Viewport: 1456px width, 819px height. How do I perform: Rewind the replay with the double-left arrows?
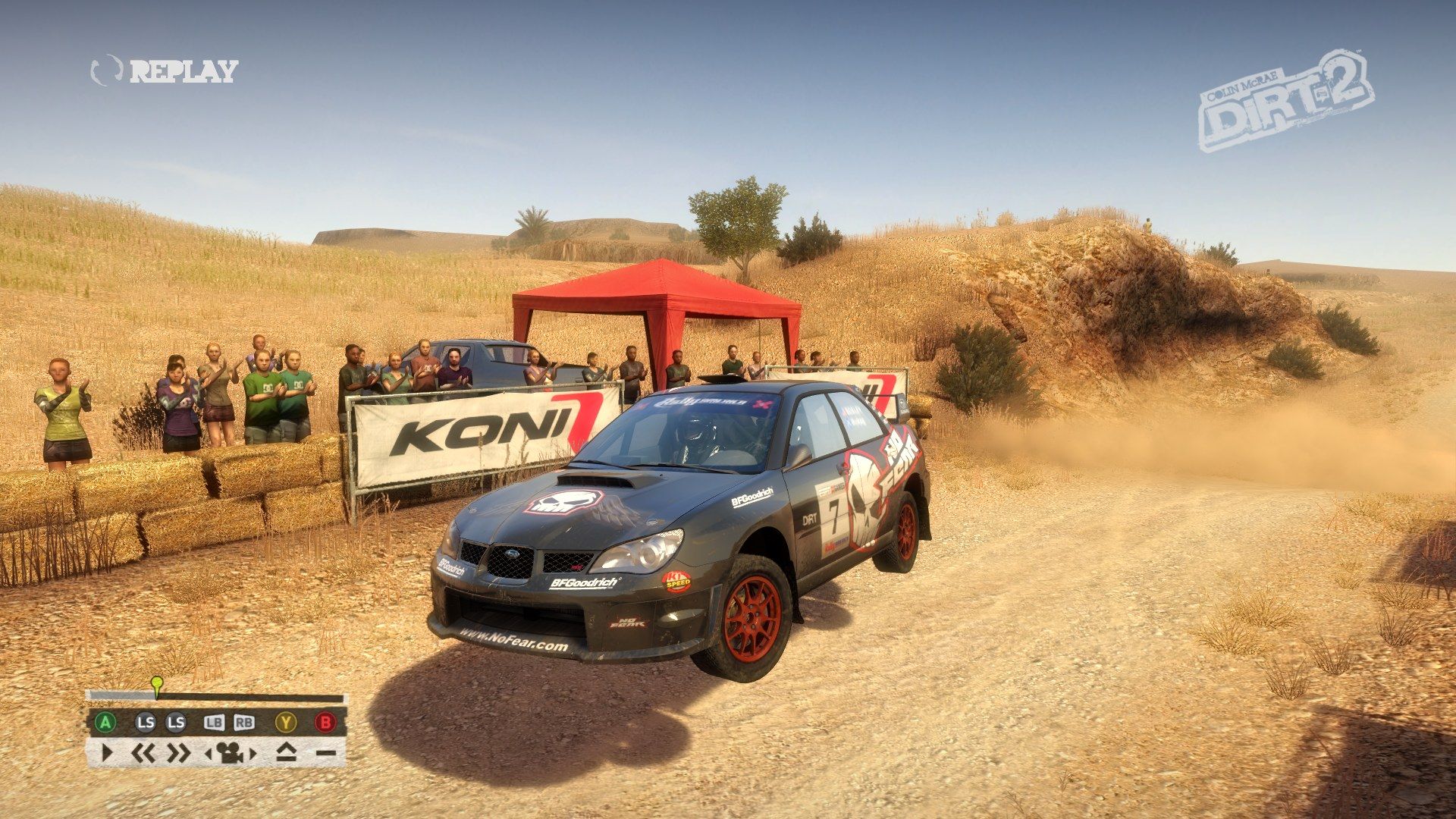(x=143, y=753)
